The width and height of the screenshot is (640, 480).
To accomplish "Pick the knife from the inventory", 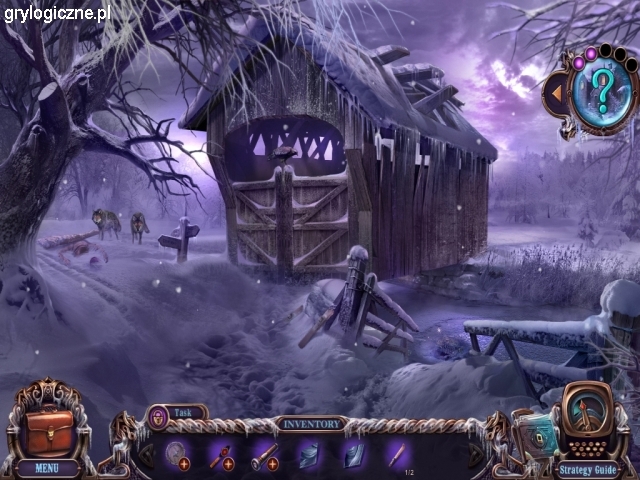I will [x=396, y=452].
